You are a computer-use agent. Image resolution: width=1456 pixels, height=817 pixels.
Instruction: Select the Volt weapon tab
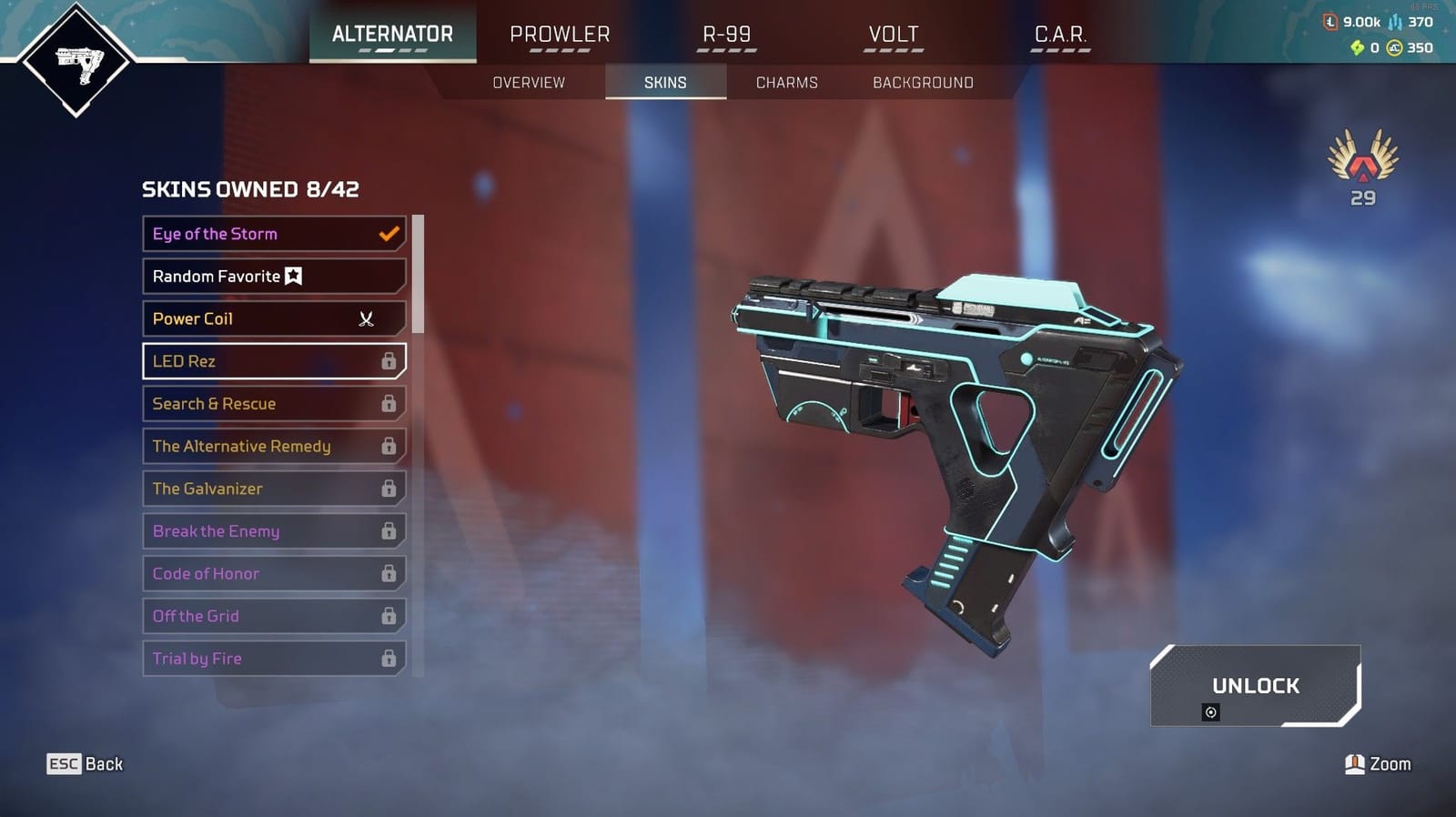click(893, 34)
